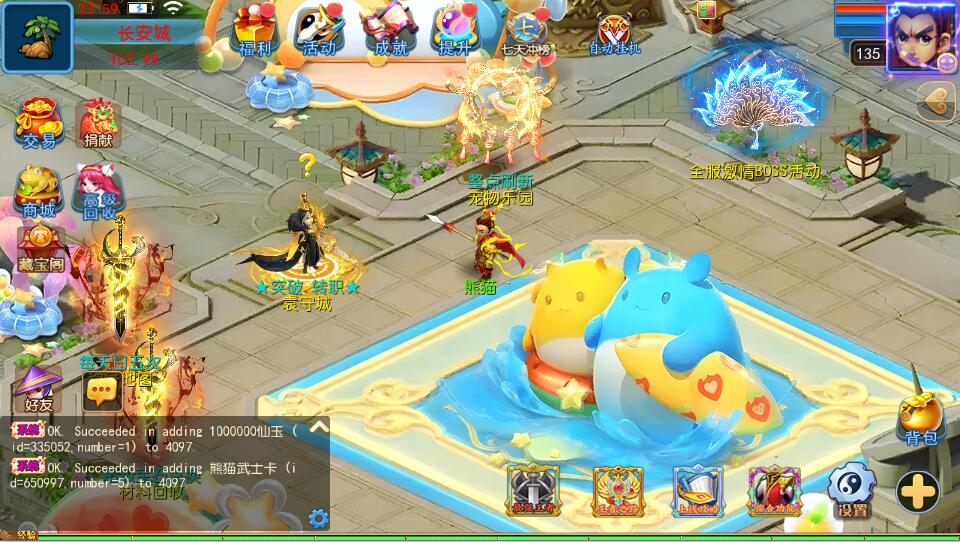Screen dimensions: 960x542
Task: Expand the yellow plus menu button
Action: [917, 491]
